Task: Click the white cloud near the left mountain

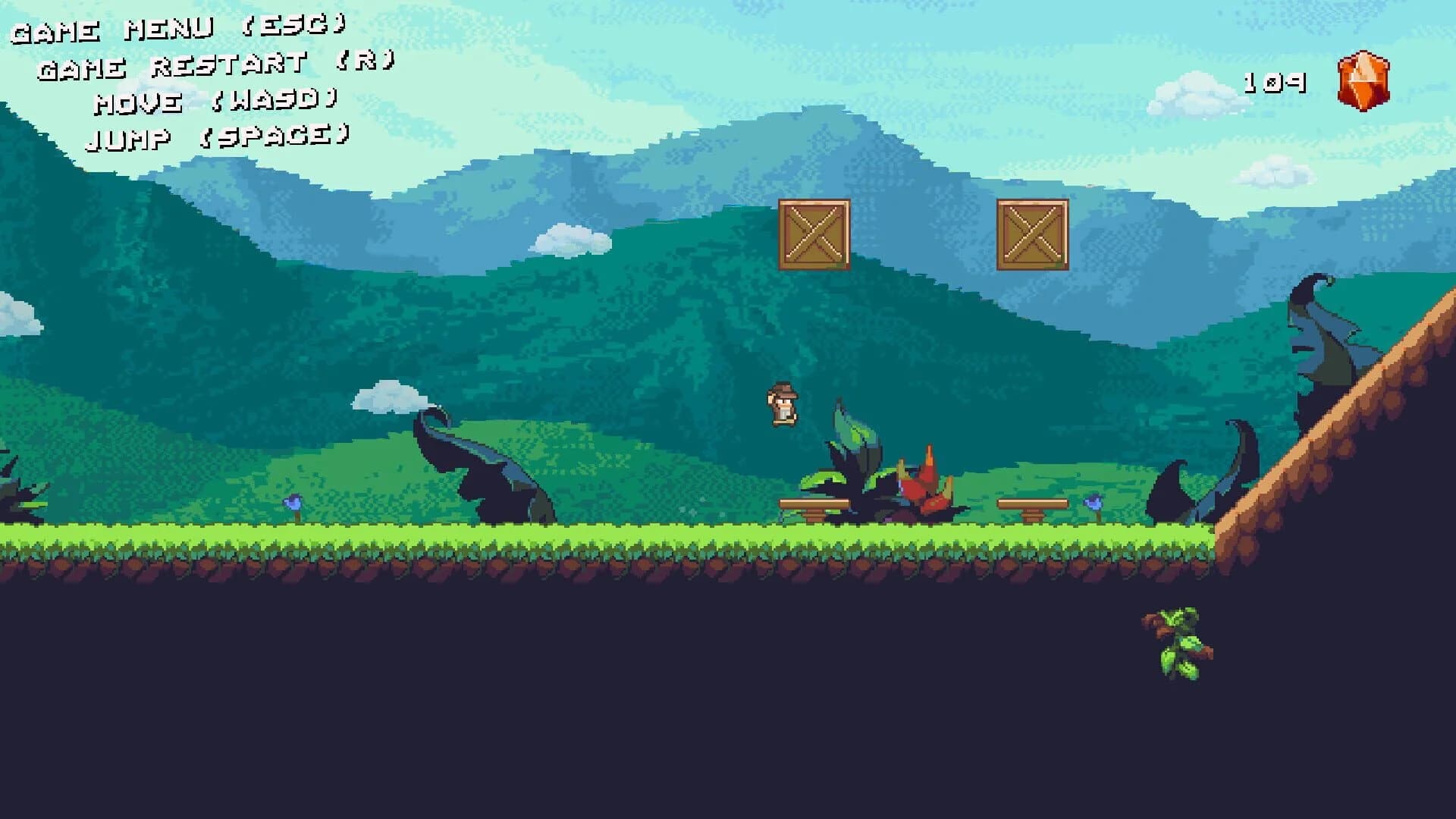Action: click(x=391, y=398)
